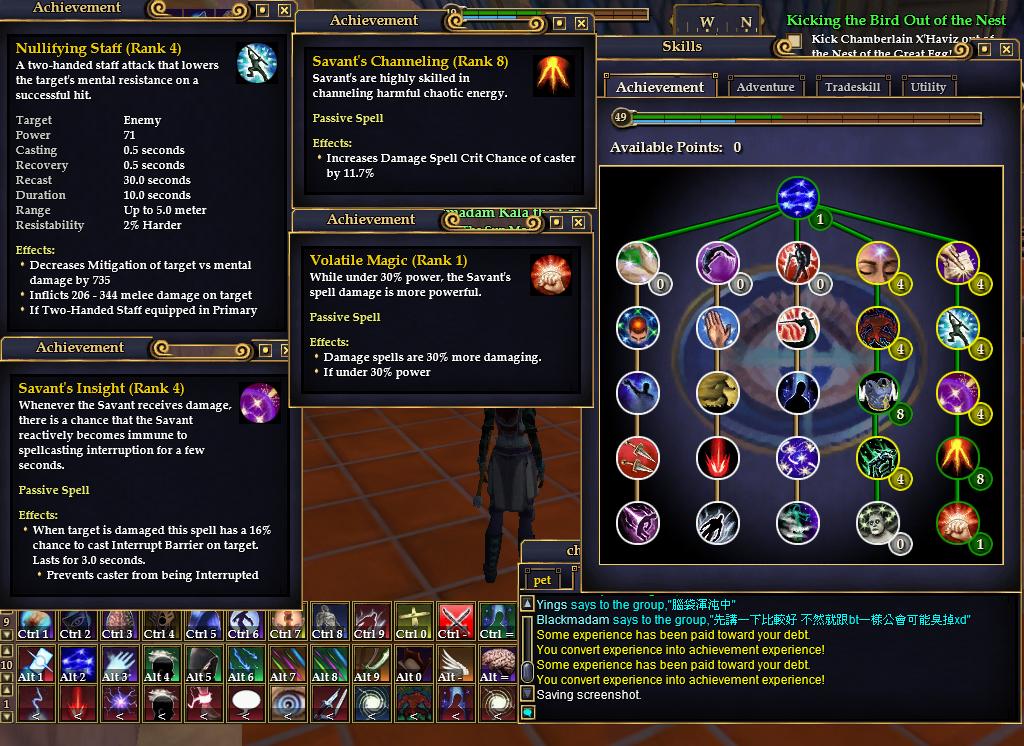Click the open hand achievement node
The width and height of the screenshot is (1024, 746).
(x=717, y=328)
